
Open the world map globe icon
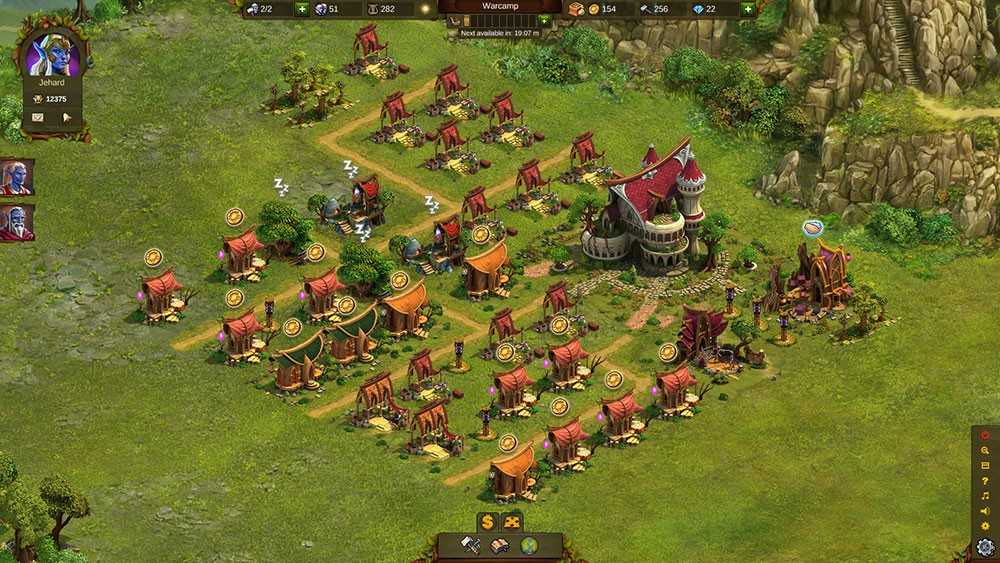tap(528, 545)
